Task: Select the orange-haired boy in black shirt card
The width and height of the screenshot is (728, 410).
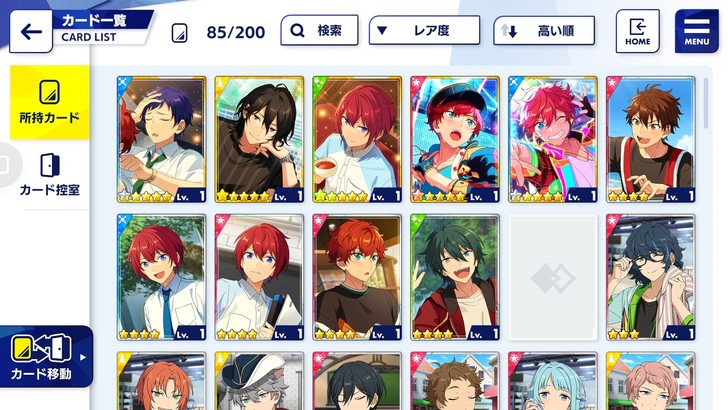Action: tap(357, 277)
